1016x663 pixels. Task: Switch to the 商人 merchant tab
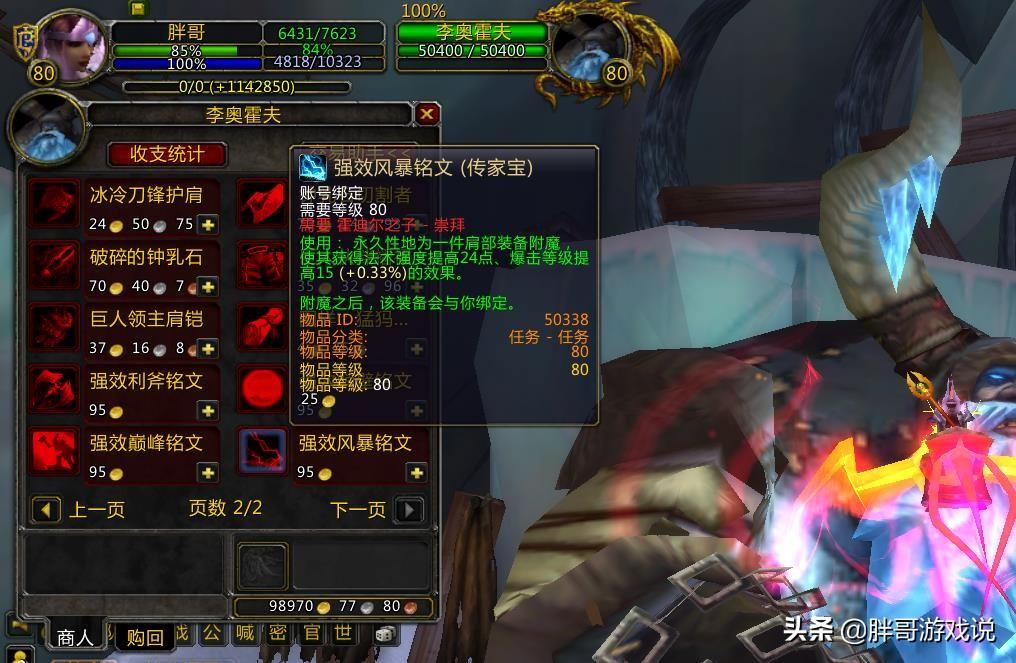point(75,638)
